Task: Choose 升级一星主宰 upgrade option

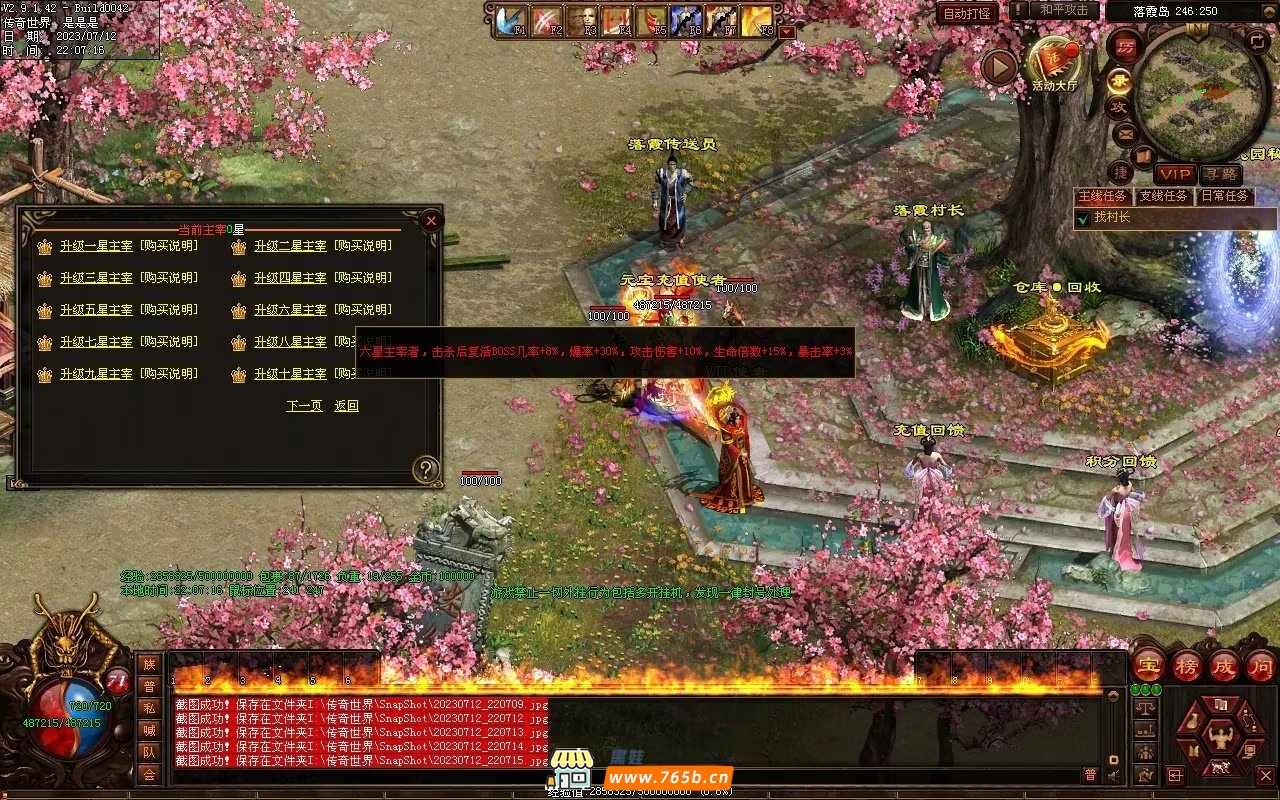Action: 96,246
